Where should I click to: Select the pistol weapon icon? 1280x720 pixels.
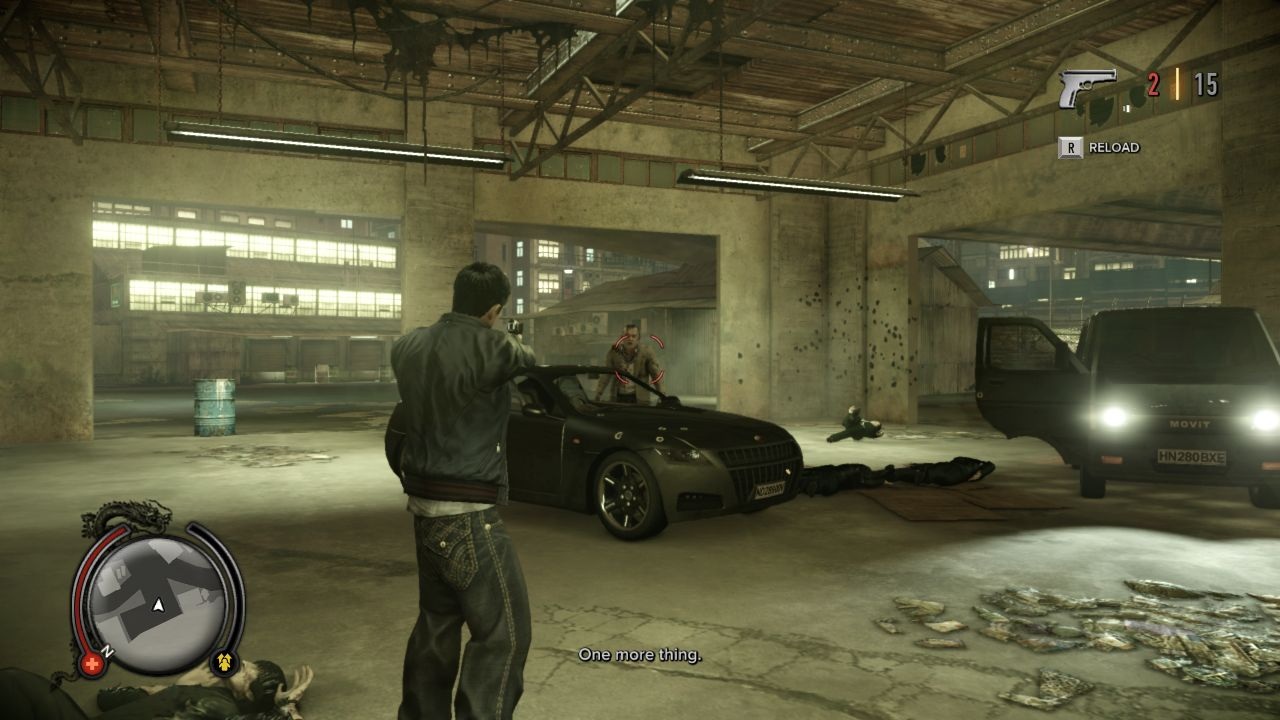pos(1087,87)
